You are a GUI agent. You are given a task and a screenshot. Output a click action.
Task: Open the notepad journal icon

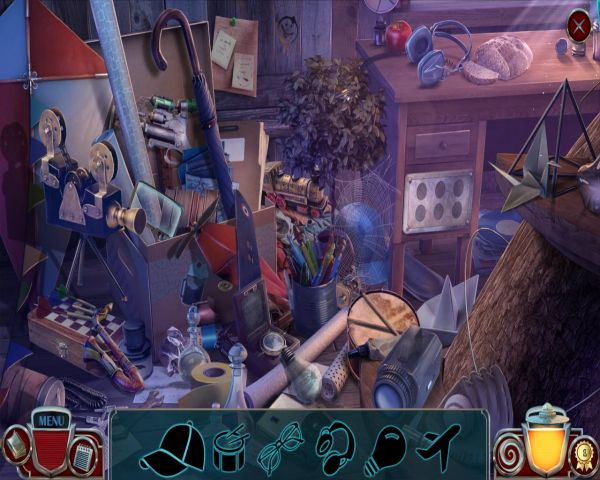tap(84, 456)
